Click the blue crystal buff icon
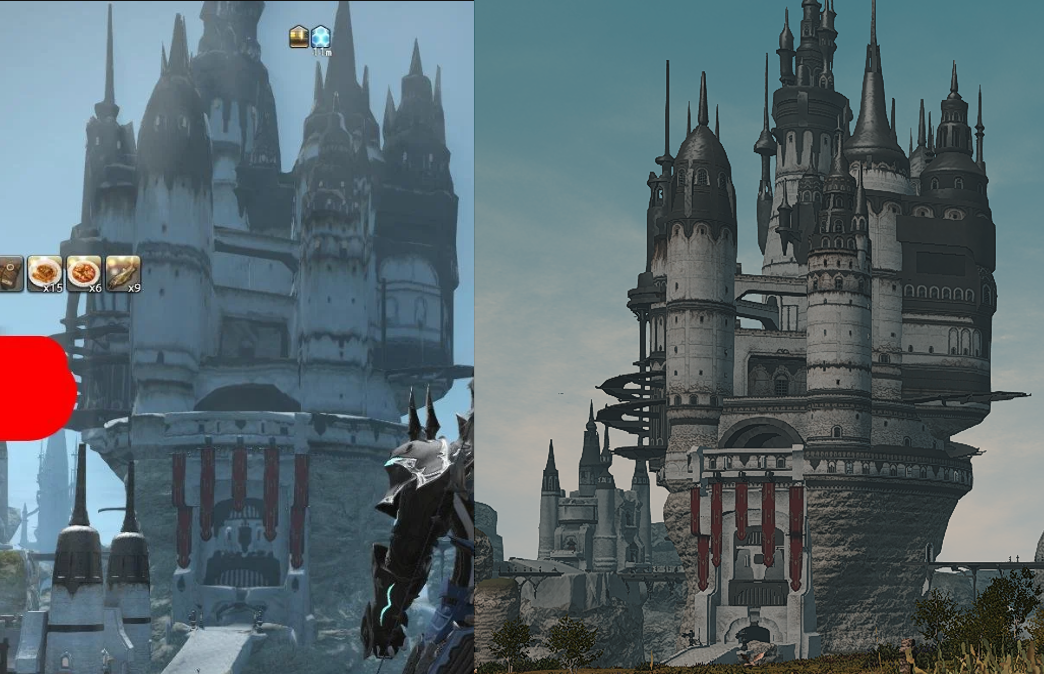This screenshot has height=674, width=1044. click(320, 37)
